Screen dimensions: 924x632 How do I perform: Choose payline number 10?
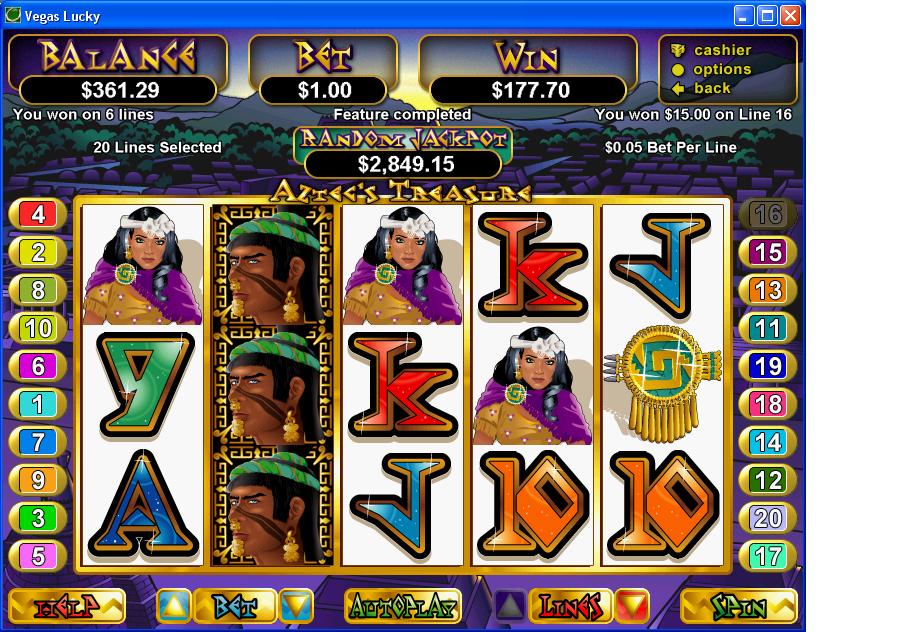(x=38, y=328)
